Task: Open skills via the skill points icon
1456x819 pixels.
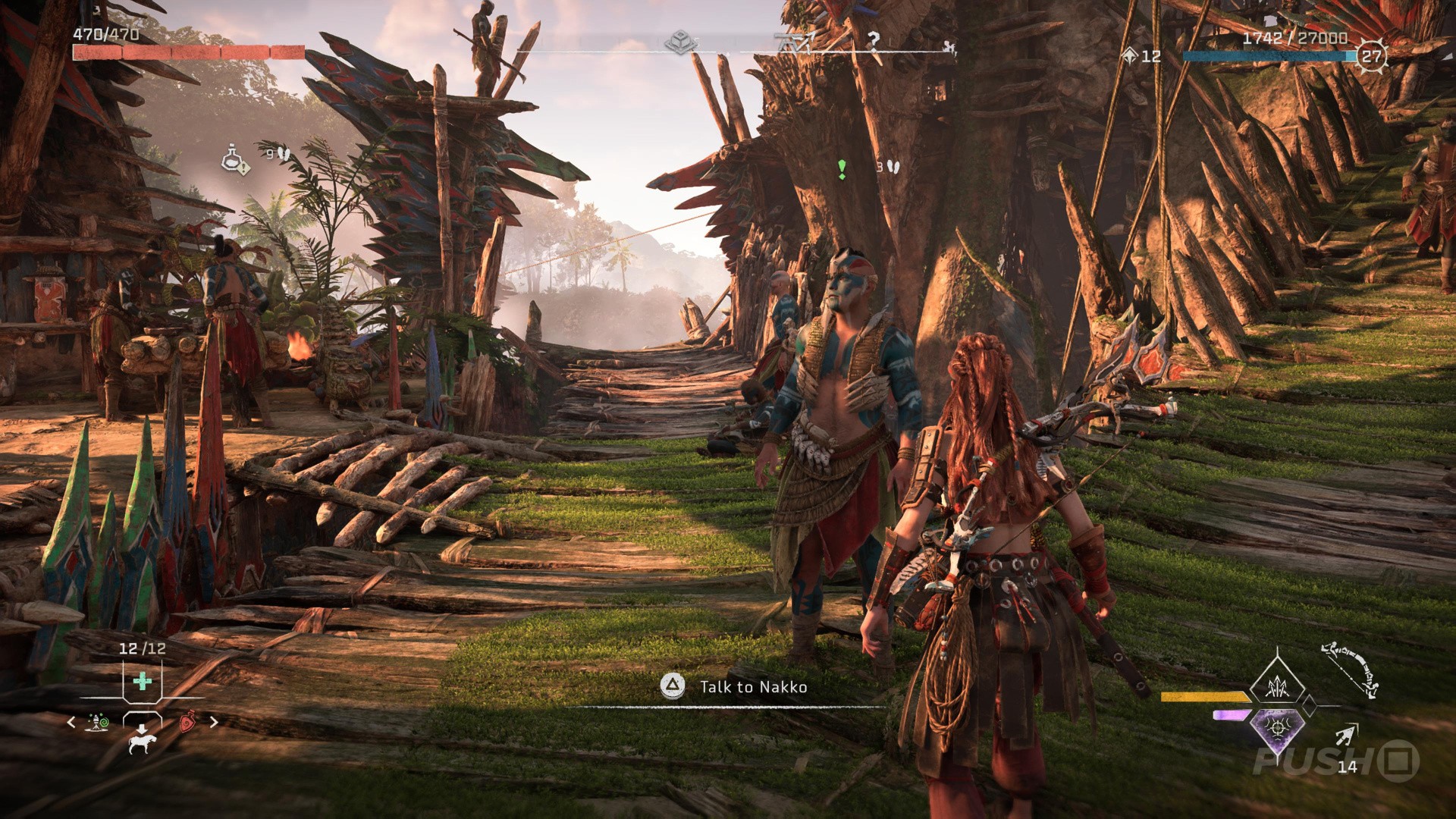Action: (x=1131, y=55)
